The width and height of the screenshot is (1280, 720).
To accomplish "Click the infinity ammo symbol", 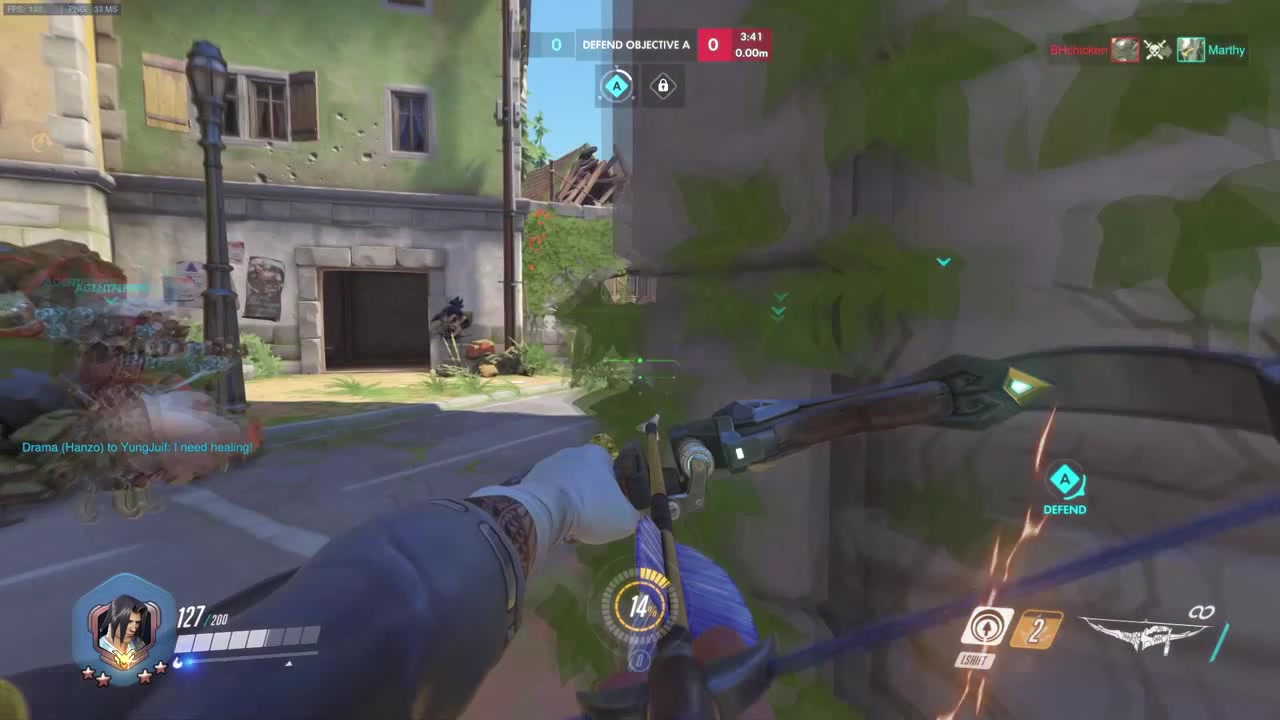I will (1202, 611).
